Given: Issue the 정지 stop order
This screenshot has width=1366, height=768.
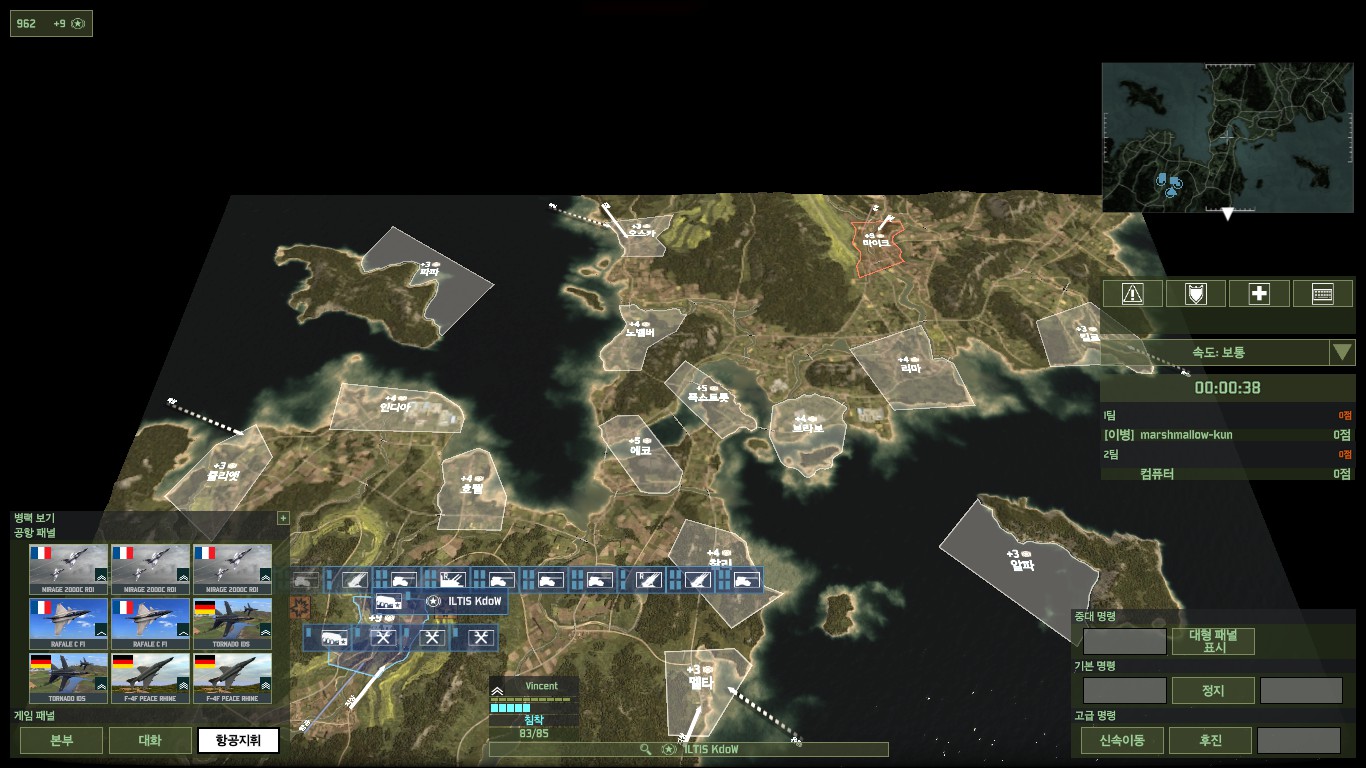Looking at the screenshot, I should coord(1213,690).
